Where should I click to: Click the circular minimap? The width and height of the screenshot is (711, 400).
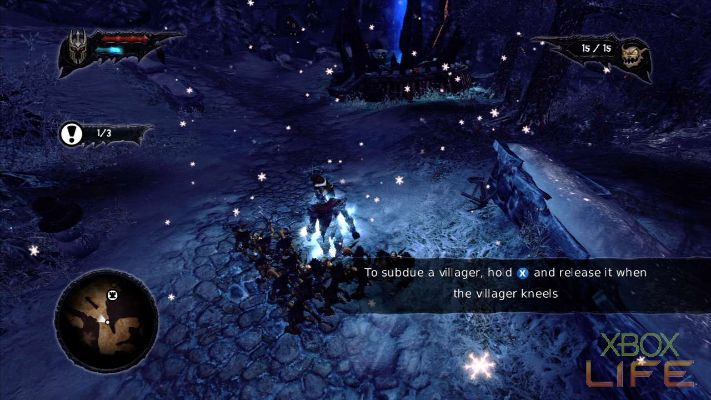[x=106, y=319]
